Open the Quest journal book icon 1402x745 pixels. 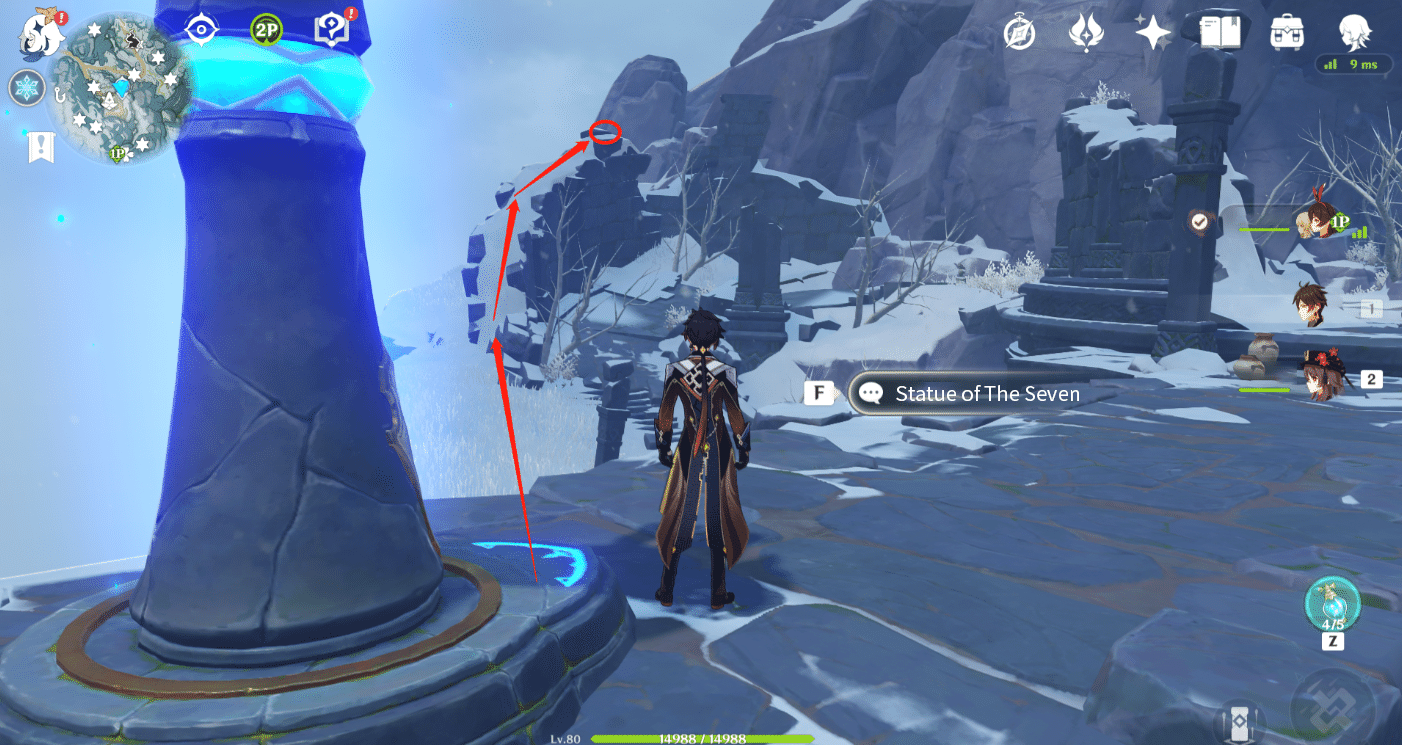(x=1219, y=32)
